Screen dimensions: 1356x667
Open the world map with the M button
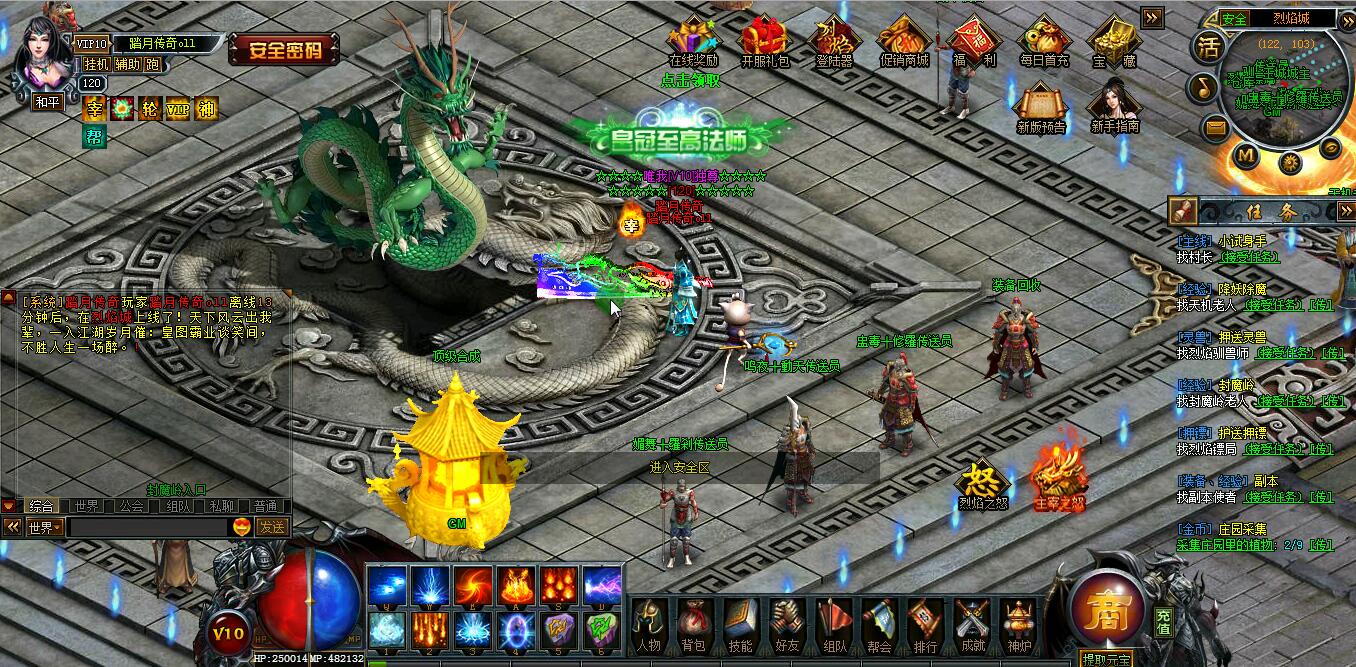point(1245,154)
